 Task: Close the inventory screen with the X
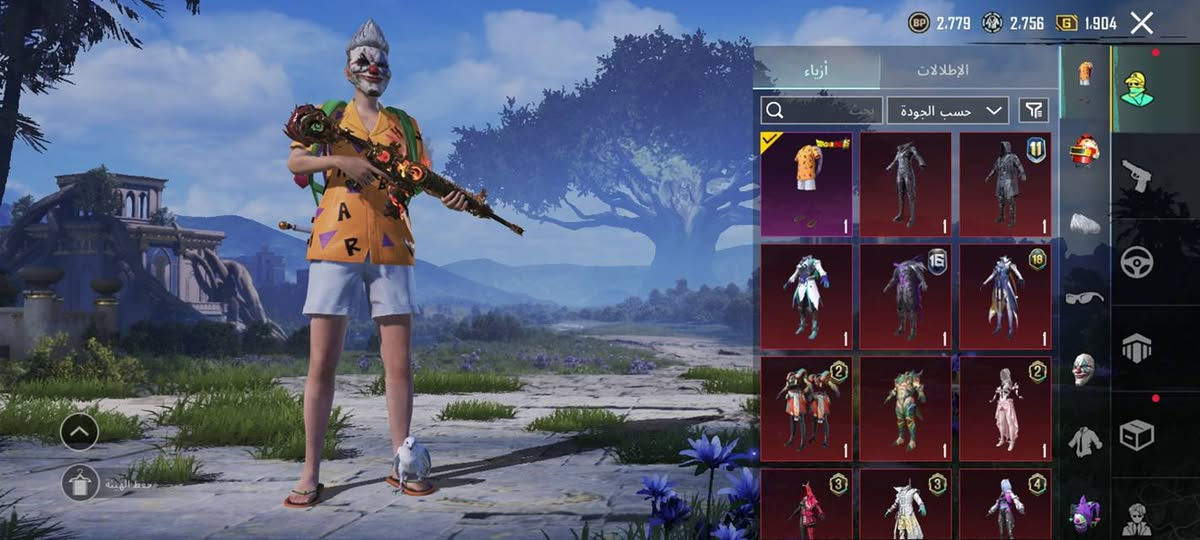pyautogui.click(x=1141, y=23)
